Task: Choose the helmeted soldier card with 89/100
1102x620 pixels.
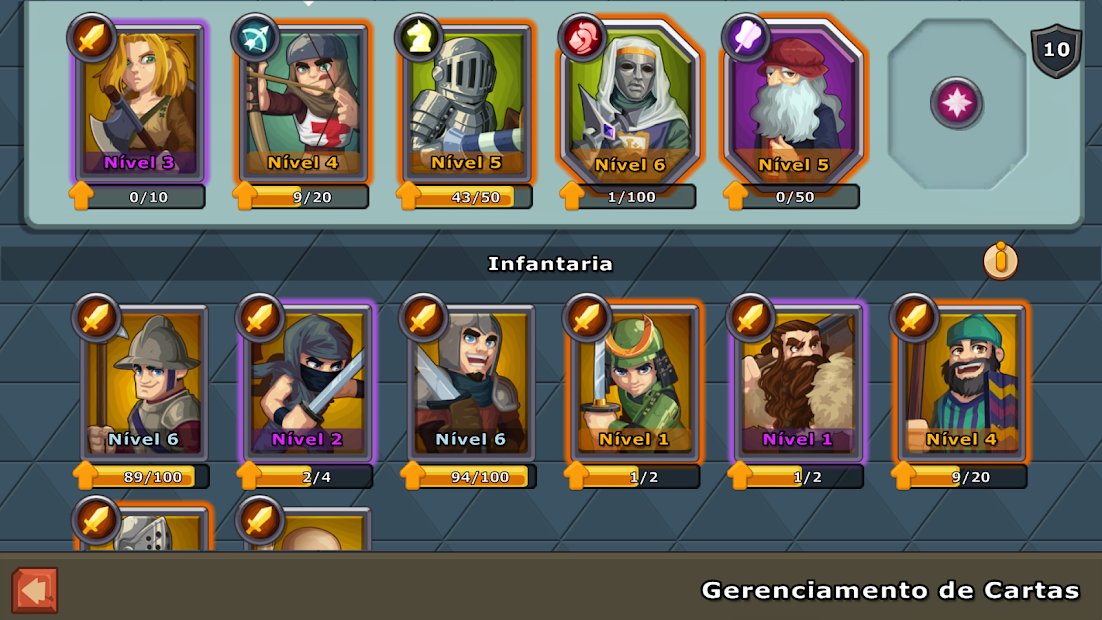Action: click(144, 382)
